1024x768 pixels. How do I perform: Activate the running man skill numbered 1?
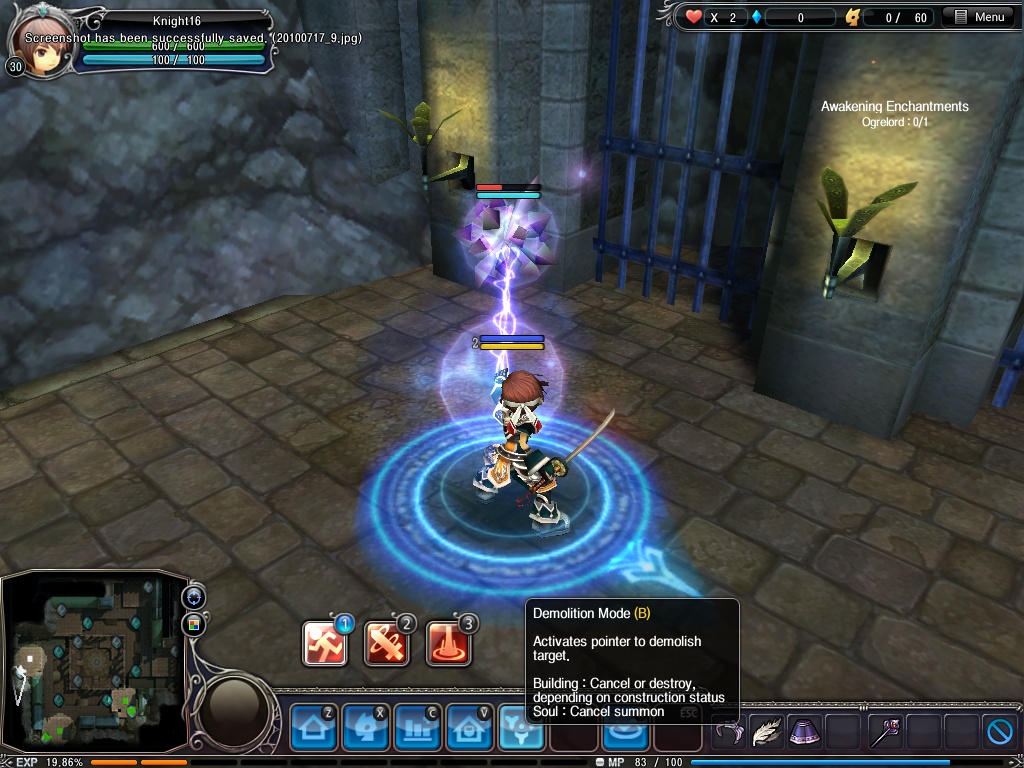325,644
